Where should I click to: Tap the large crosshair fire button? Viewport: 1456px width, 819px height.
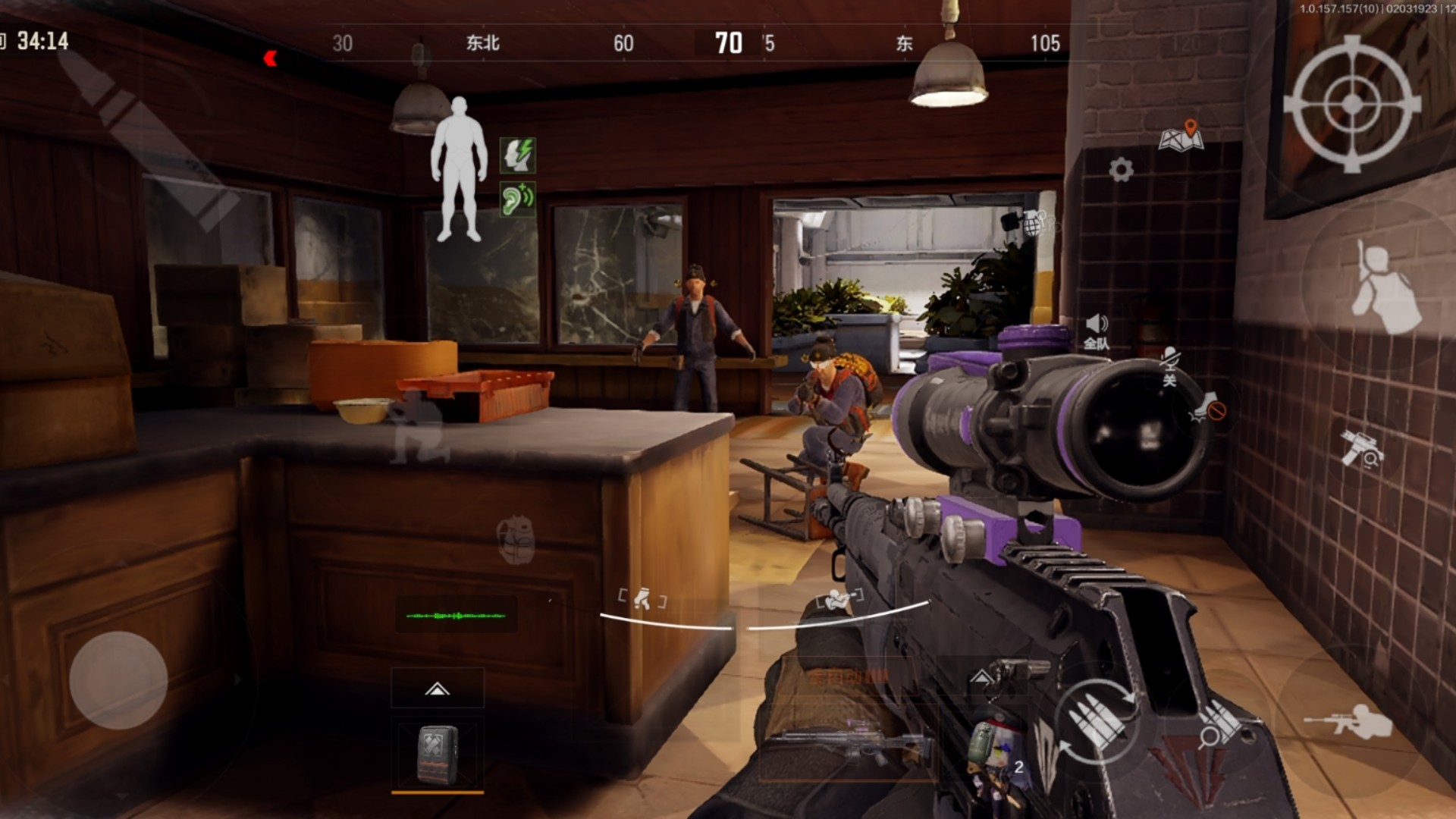[x=1352, y=105]
